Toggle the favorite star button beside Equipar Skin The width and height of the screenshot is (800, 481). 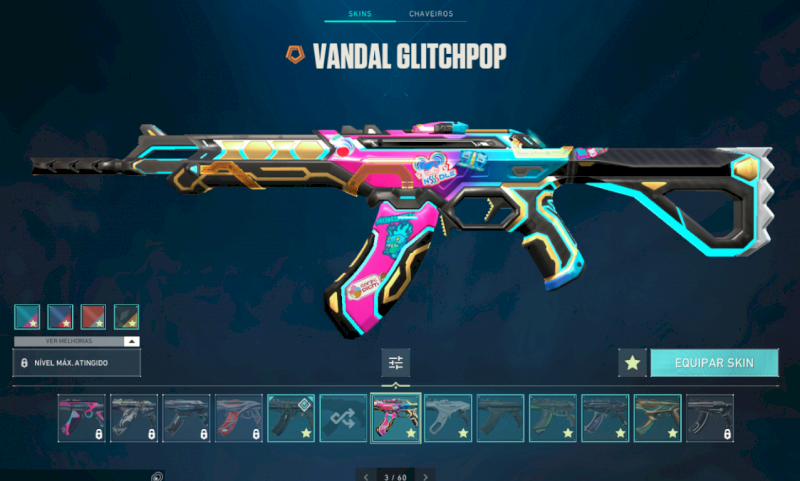631,363
